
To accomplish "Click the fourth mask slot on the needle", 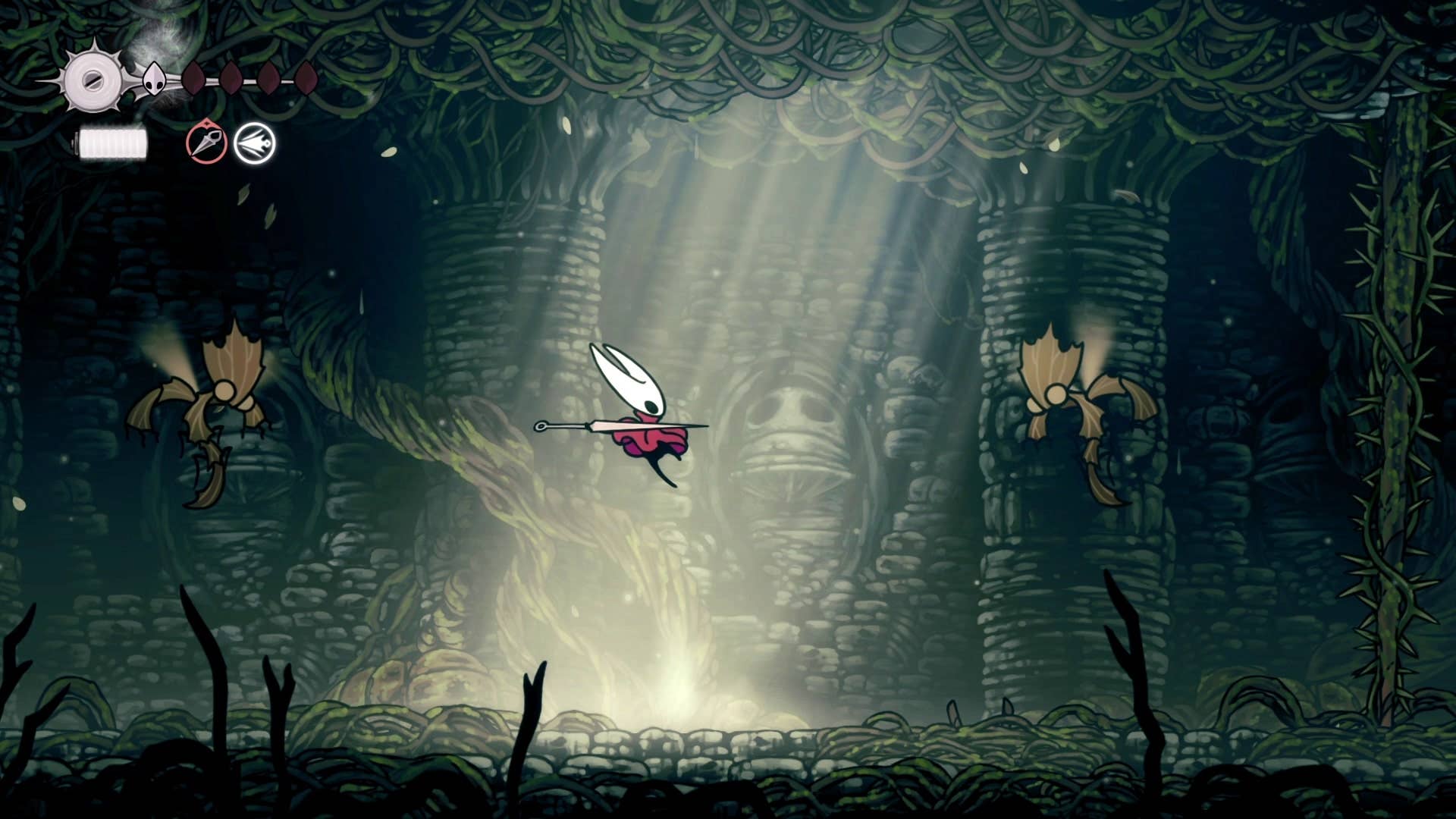I will pos(306,78).
